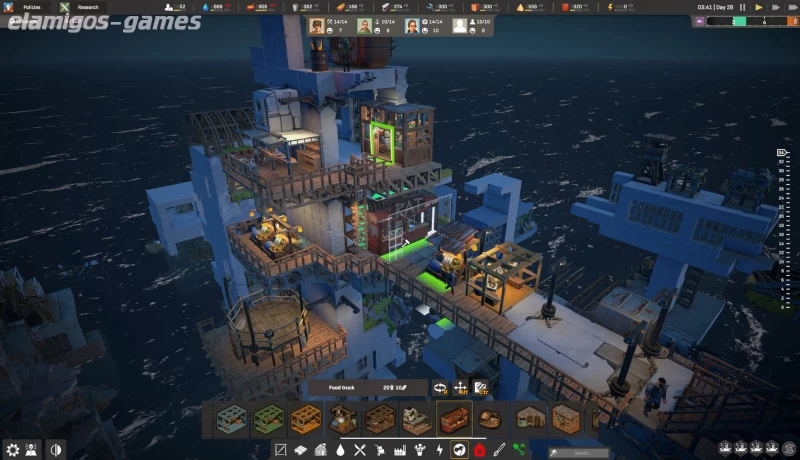
Task: Open the lightning bolt power category
Action: tap(439, 450)
